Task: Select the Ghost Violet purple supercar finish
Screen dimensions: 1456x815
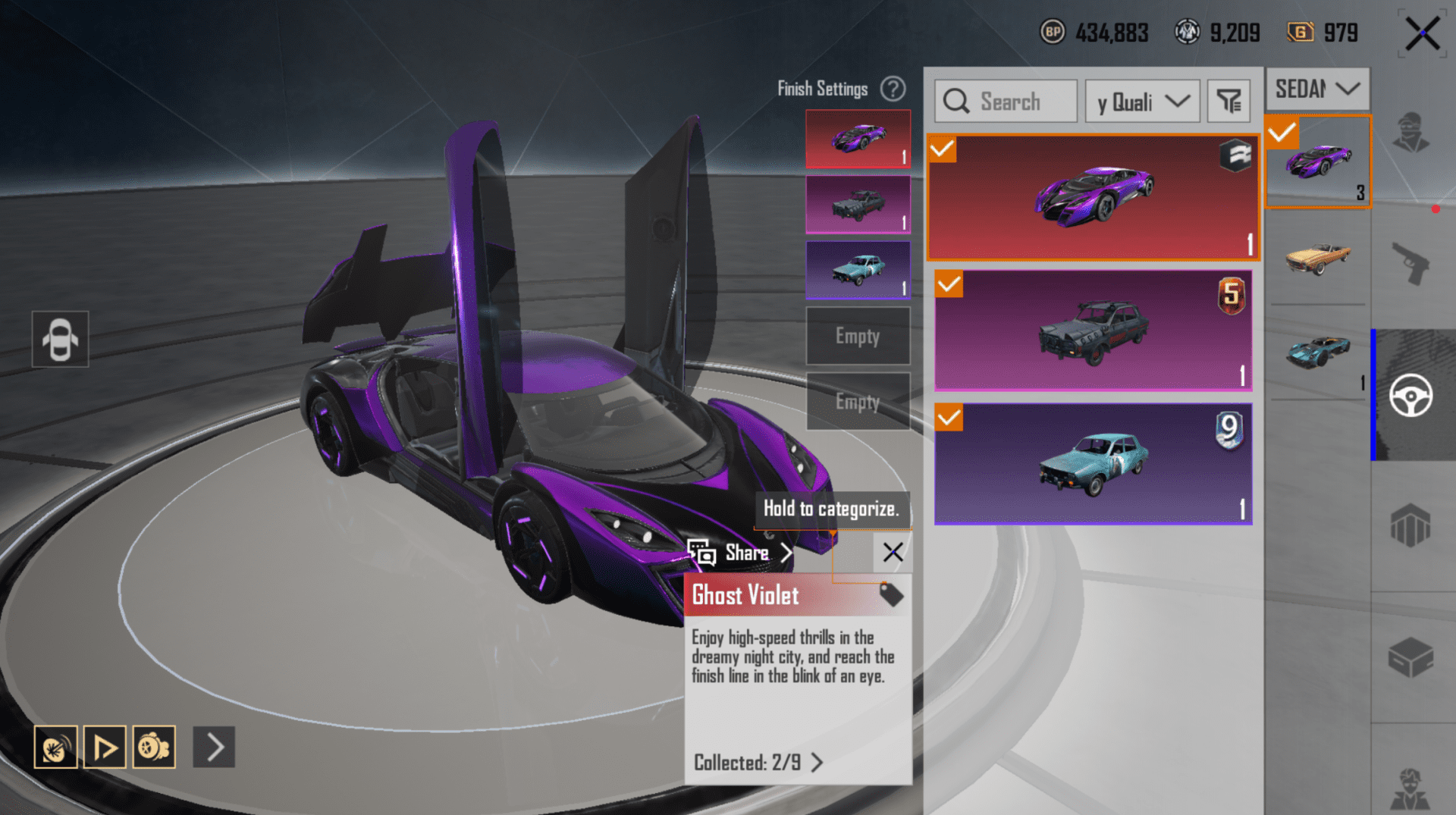Action: 1093,198
